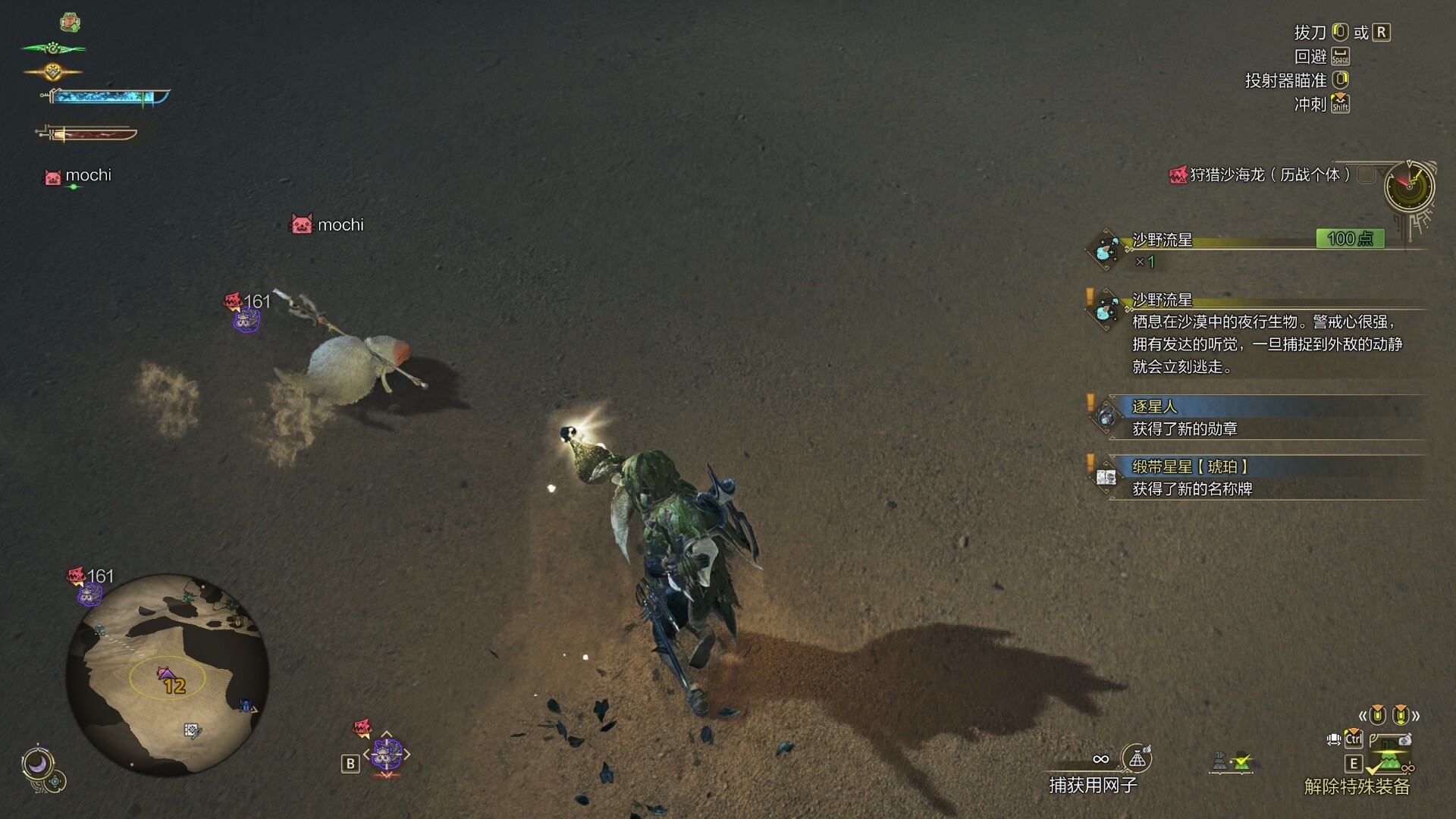1456x819 pixels.
Task: Select the mochi player name entry
Action: [x=79, y=176]
